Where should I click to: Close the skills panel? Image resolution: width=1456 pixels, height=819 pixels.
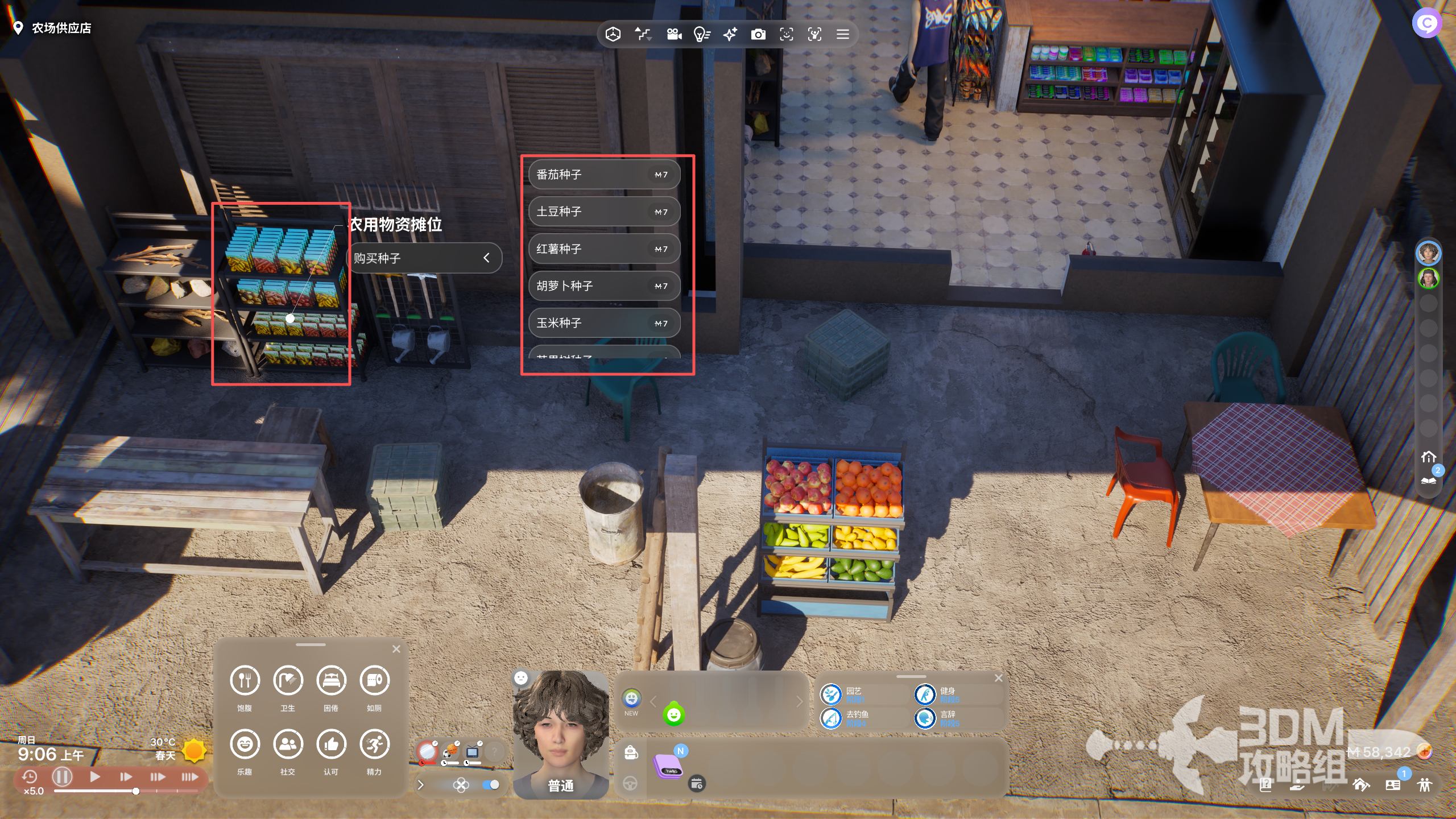pos(999,678)
